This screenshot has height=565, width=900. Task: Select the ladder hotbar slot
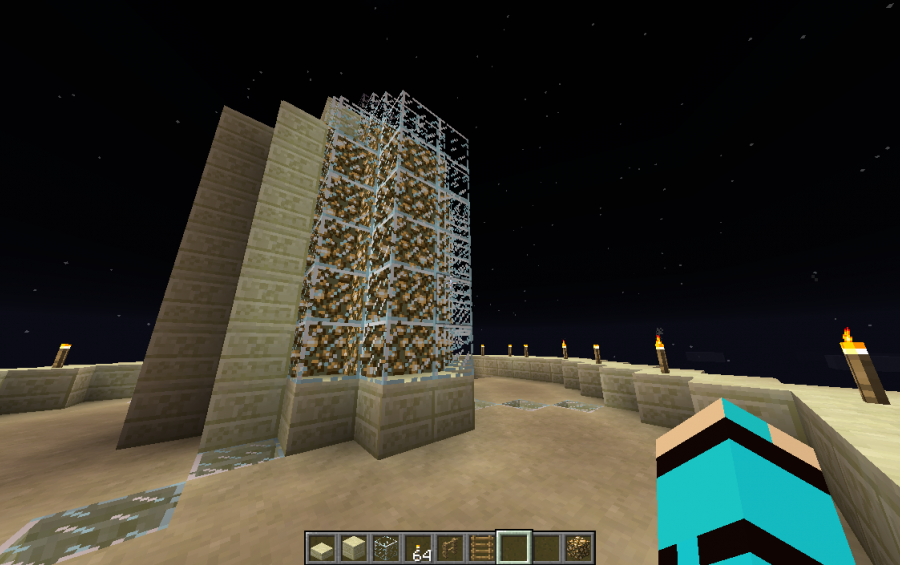(x=482, y=548)
